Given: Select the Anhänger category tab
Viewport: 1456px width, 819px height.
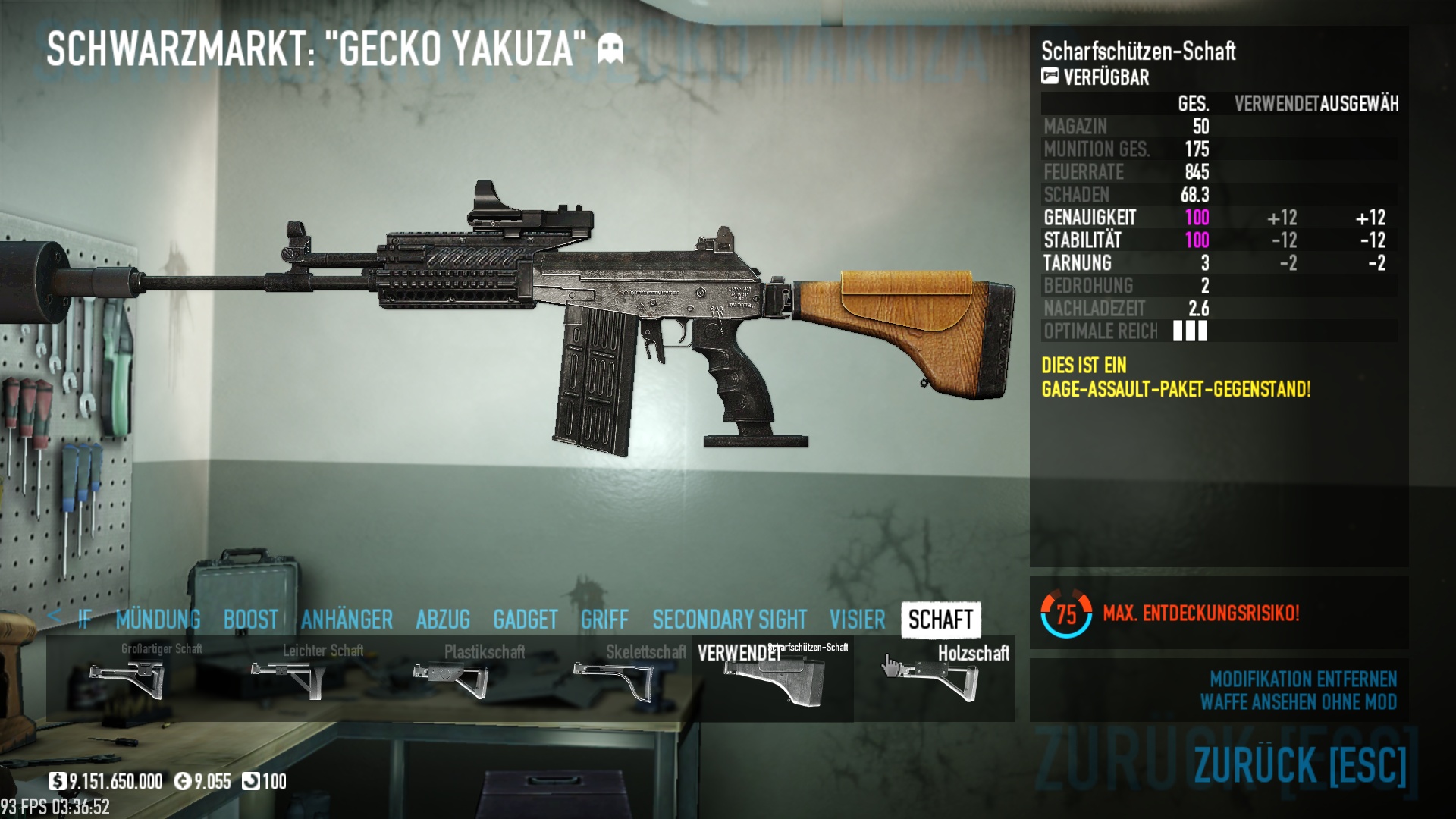Looking at the screenshot, I should point(347,620).
